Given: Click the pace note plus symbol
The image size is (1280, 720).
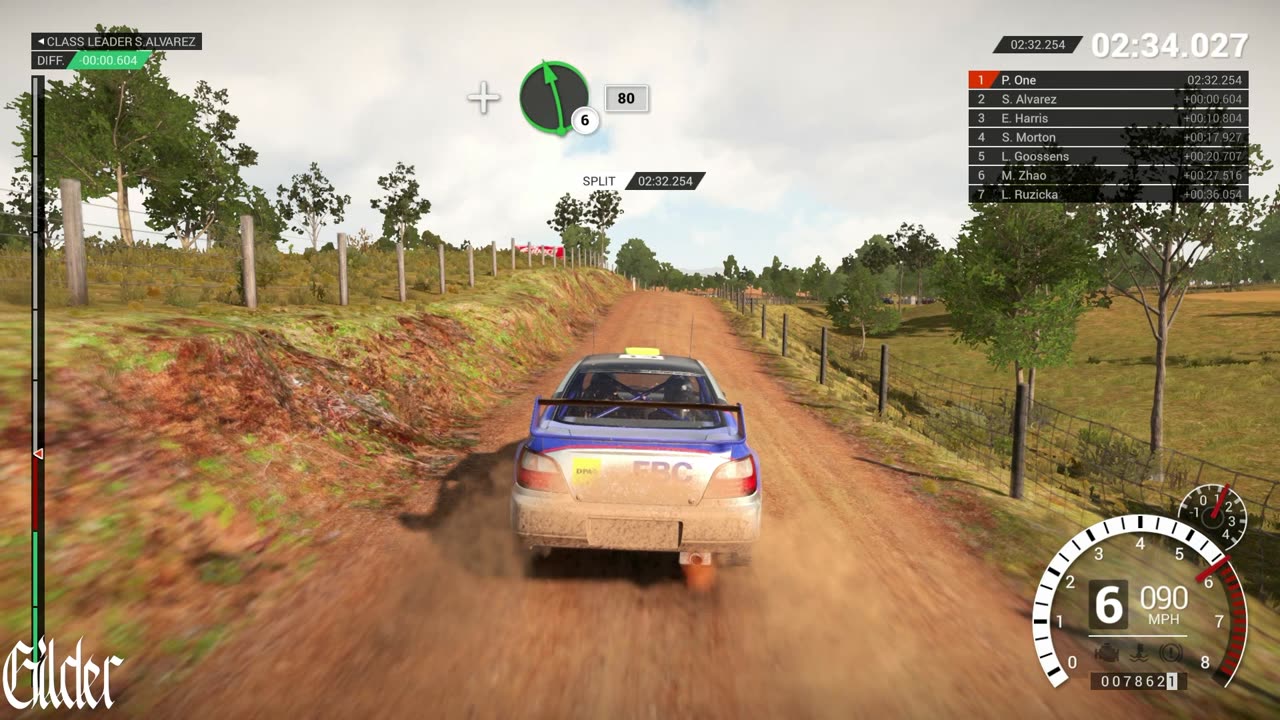Looking at the screenshot, I should [484, 98].
